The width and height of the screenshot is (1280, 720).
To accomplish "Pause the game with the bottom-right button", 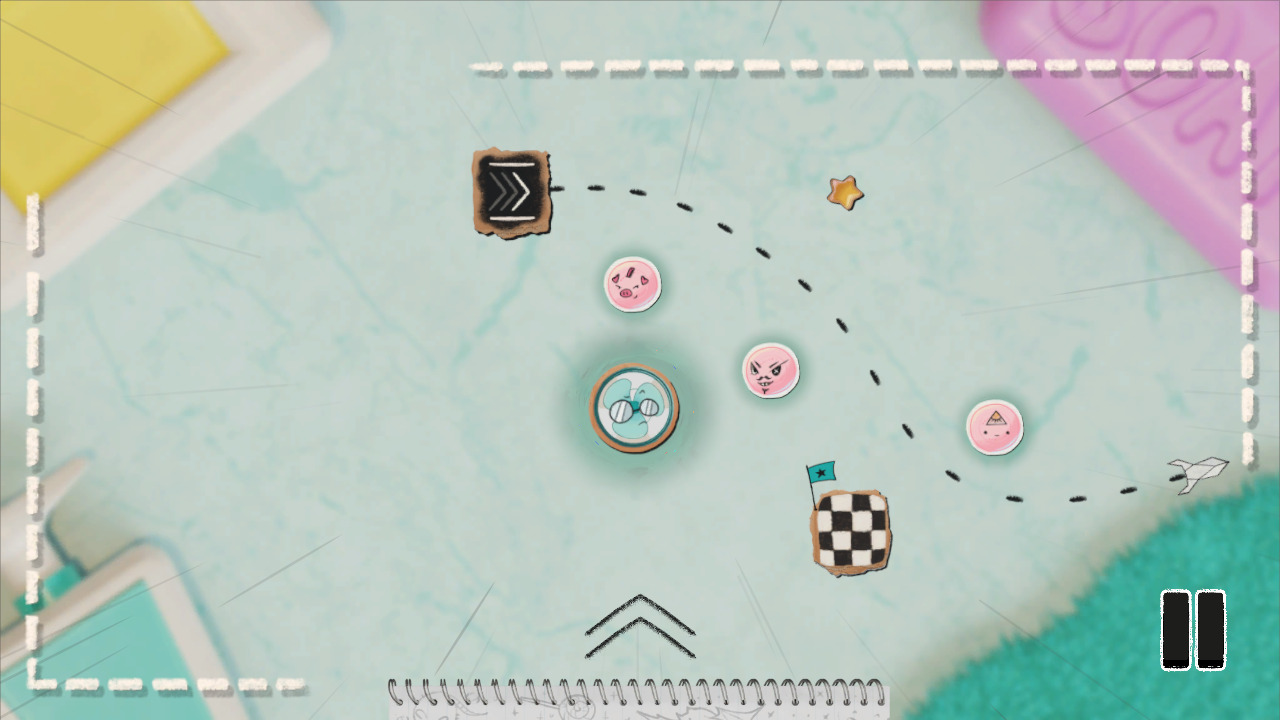I will pos(1193,630).
